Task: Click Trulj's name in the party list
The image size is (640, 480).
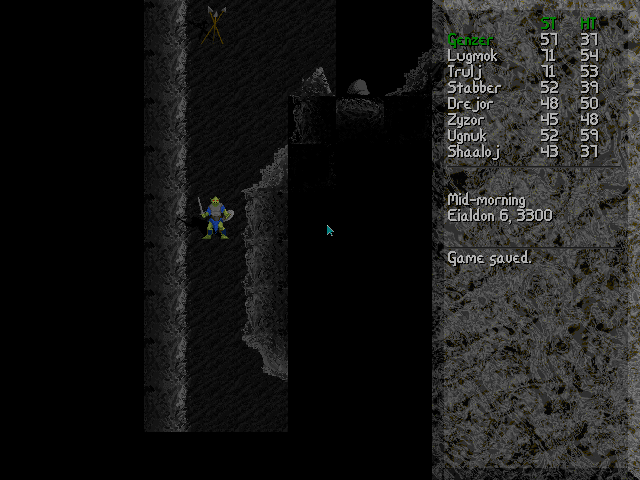Action: point(466,72)
